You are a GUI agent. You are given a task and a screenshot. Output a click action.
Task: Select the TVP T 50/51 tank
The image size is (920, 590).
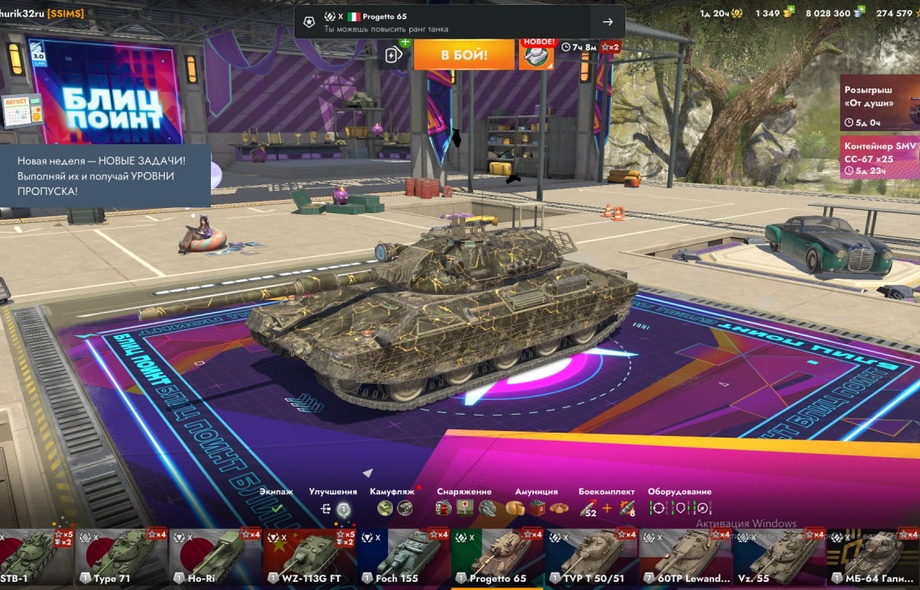tap(592, 558)
